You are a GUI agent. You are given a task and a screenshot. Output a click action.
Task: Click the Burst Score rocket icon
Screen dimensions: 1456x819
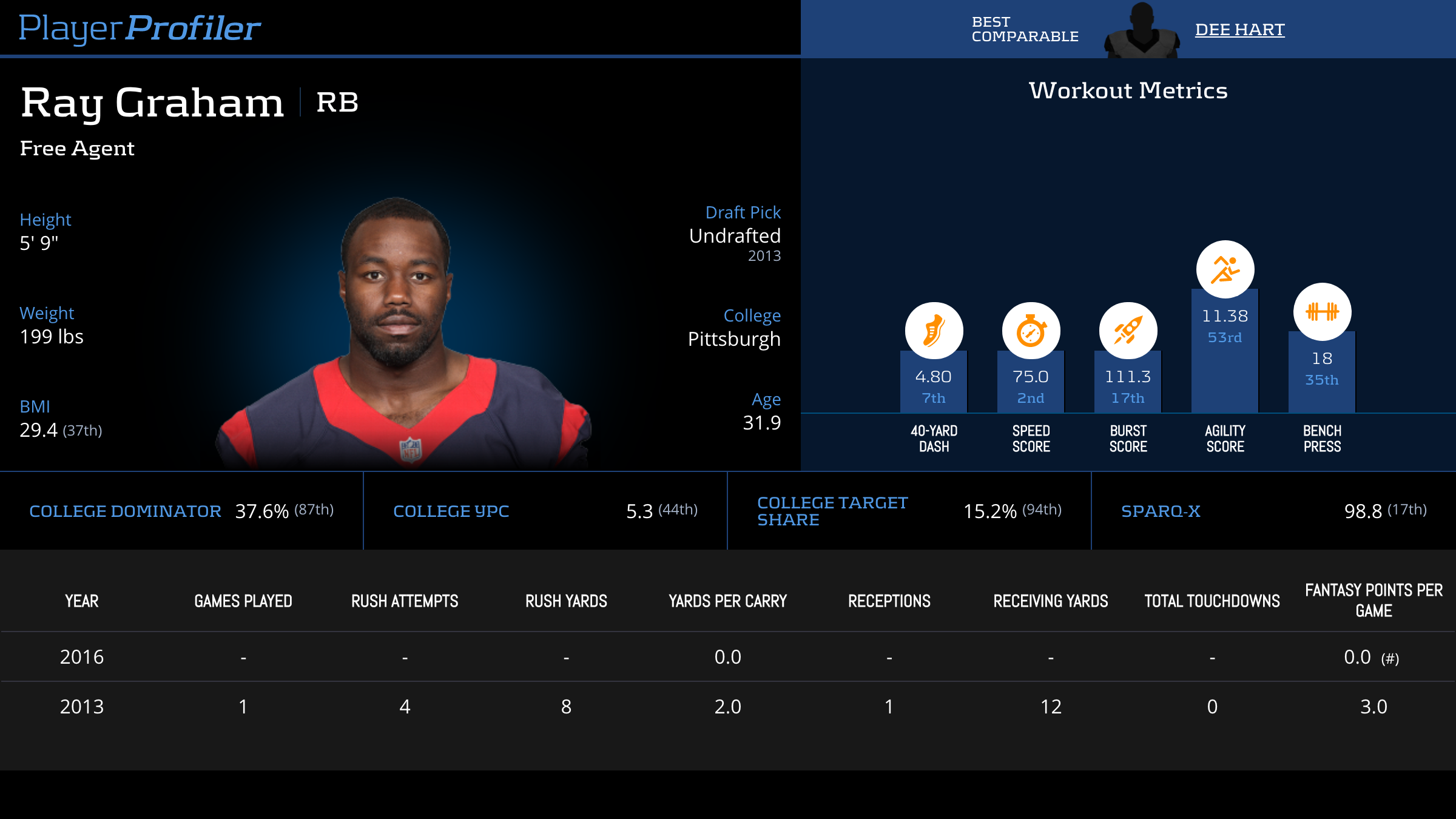[x=1128, y=331]
